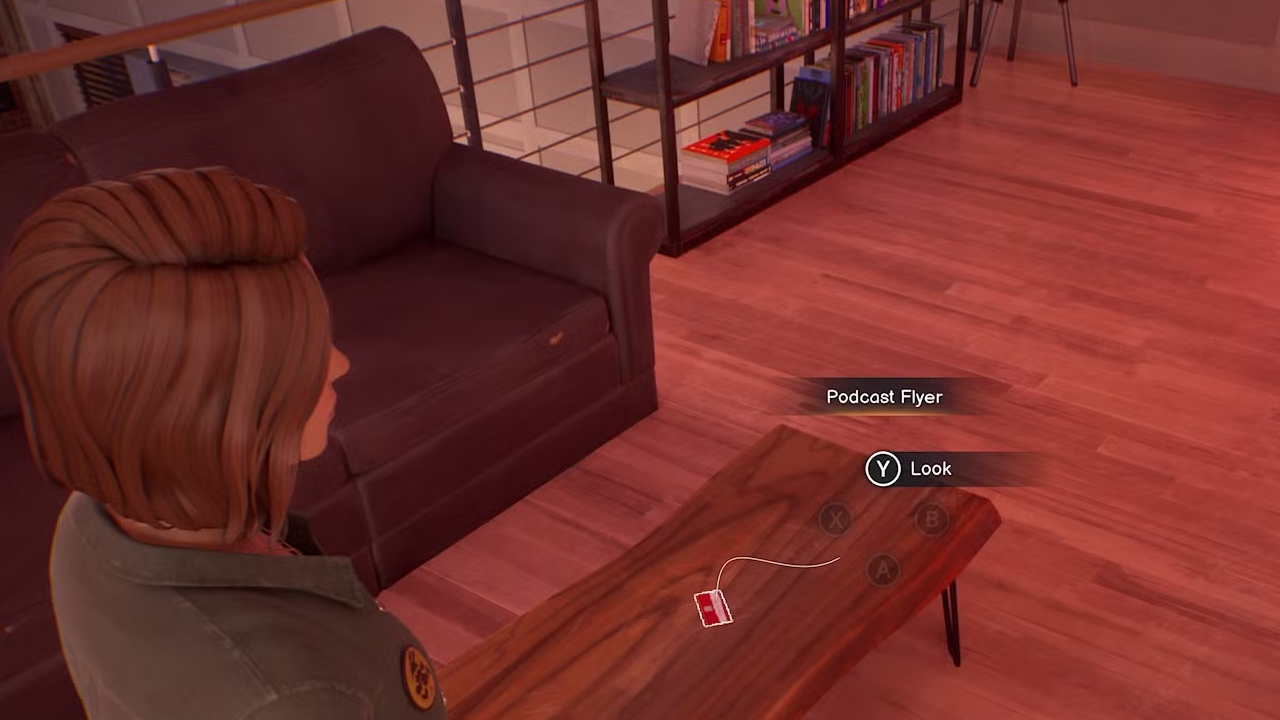Click the Podcast Flyer tooltip background
Screen dimensions: 1280x720
(x=884, y=397)
